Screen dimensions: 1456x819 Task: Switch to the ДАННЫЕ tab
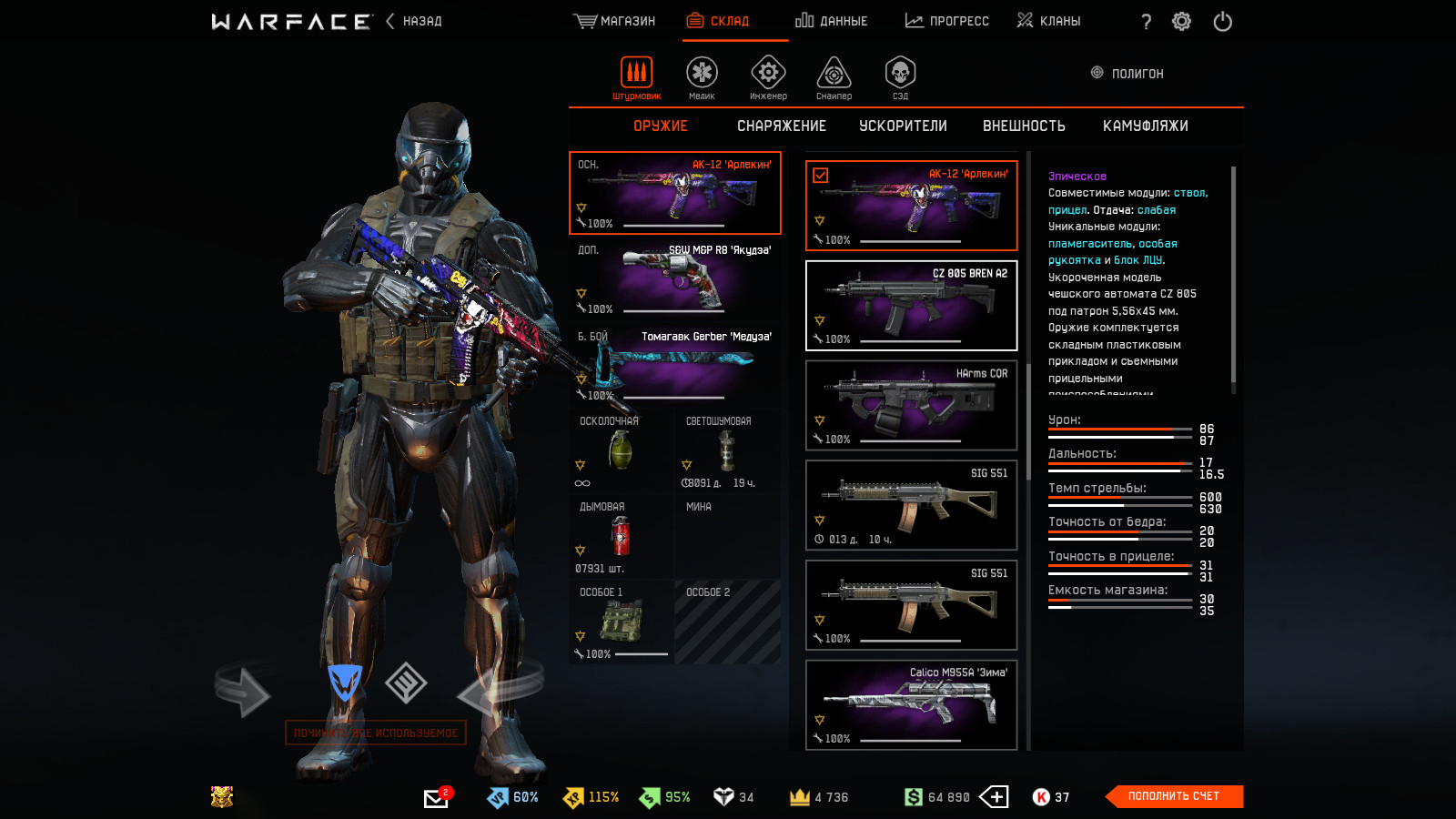pyautogui.click(x=831, y=21)
